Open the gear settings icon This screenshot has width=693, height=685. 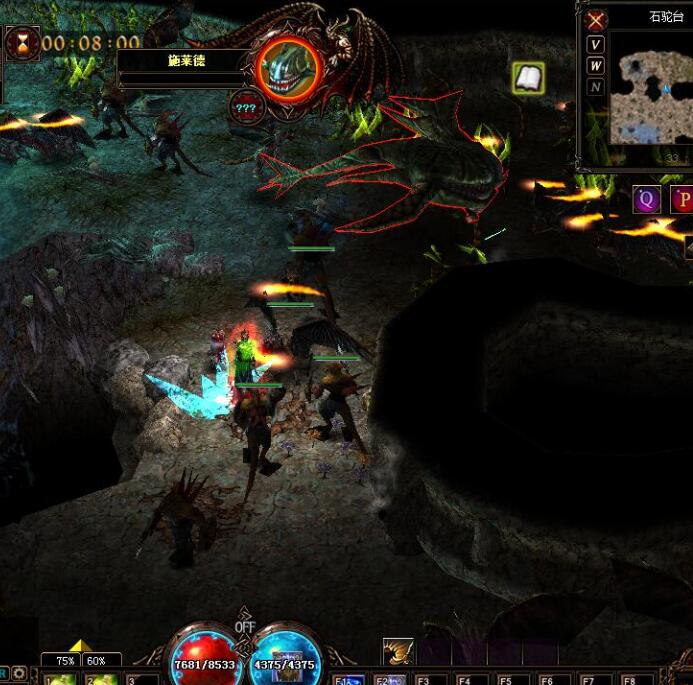[19, 674]
